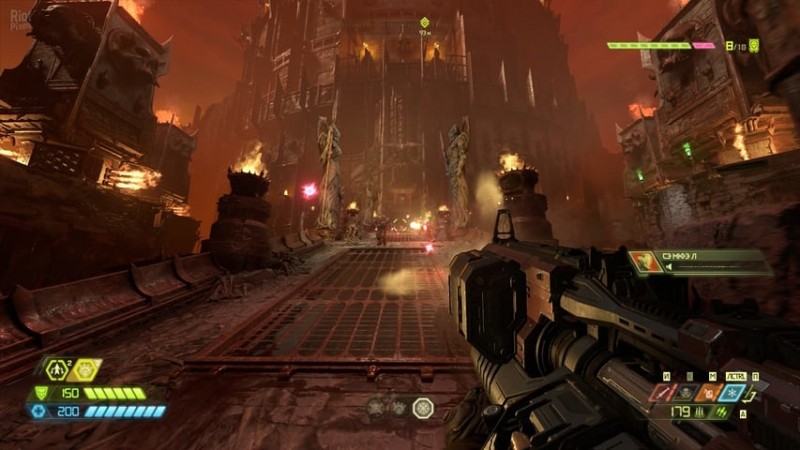Viewport: 800px width, 450px height.
Task: Click the objective distance marker
Action: coord(424,23)
